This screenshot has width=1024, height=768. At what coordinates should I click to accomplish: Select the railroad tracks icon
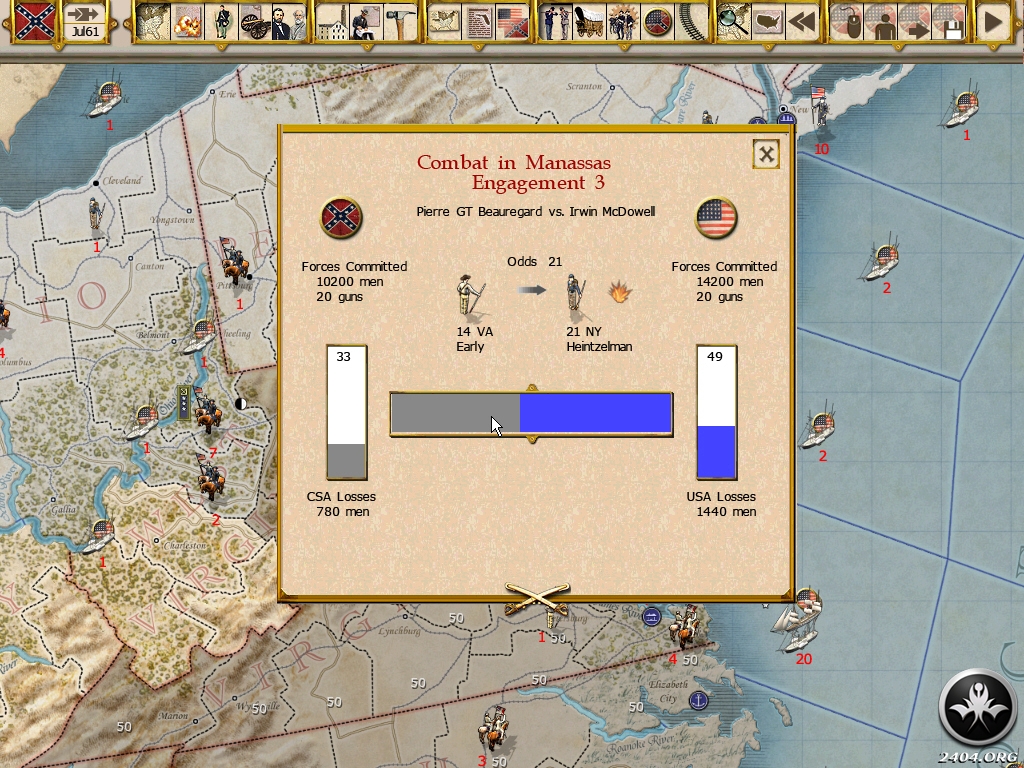tap(691, 21)
